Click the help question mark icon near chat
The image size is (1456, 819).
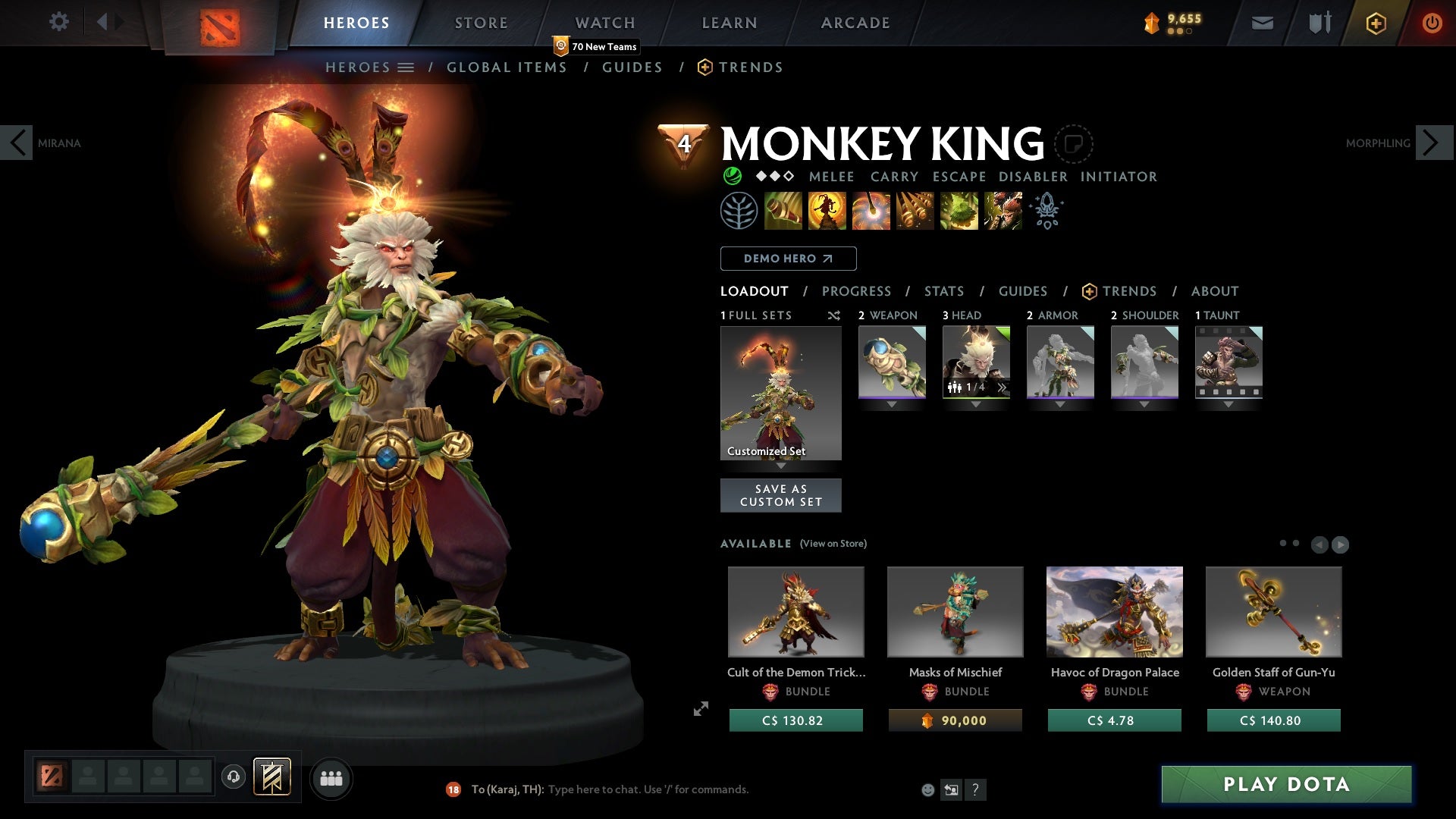click(x=976, y=789)
